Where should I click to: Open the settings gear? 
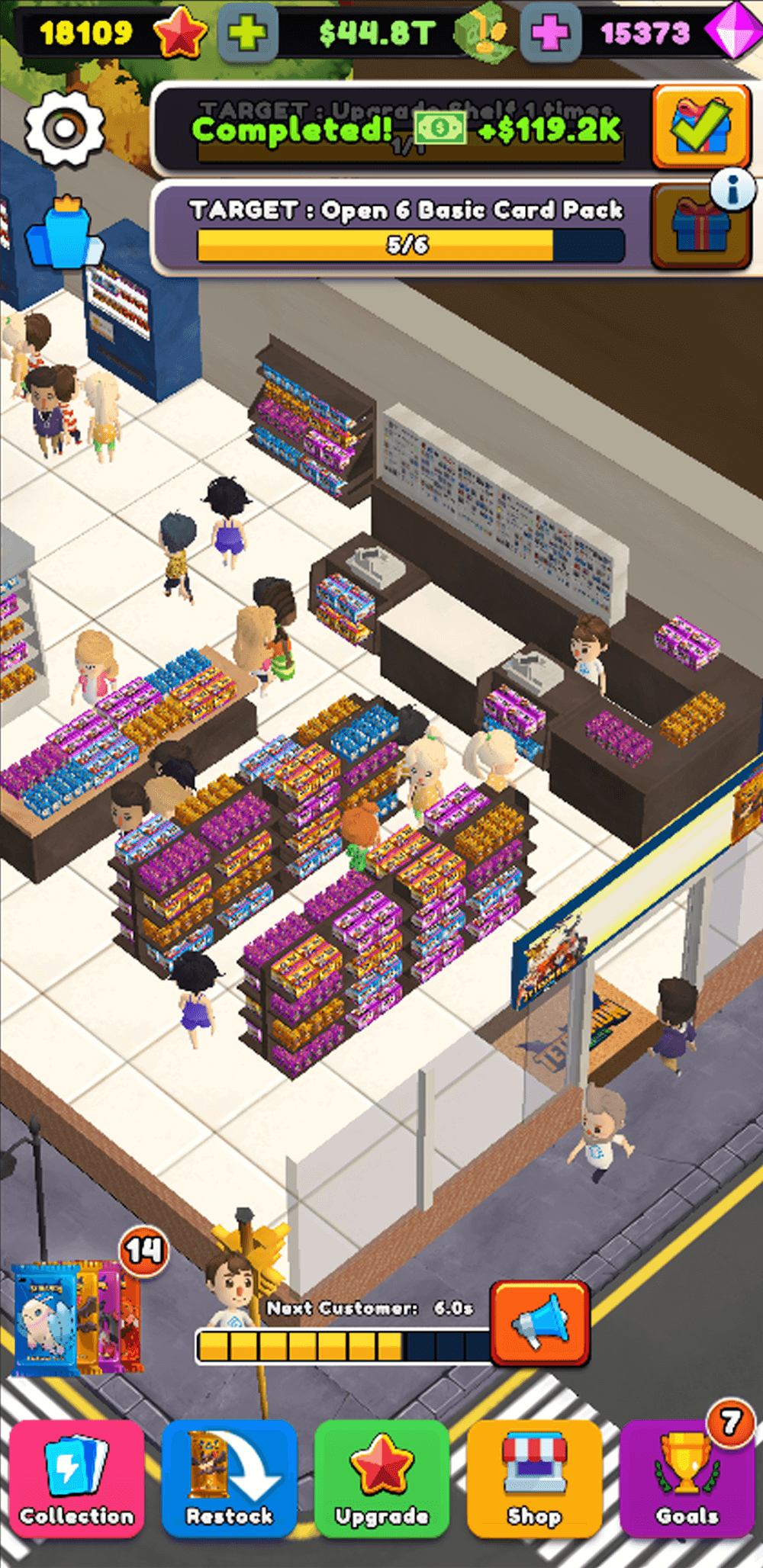[x=64, y=129]
